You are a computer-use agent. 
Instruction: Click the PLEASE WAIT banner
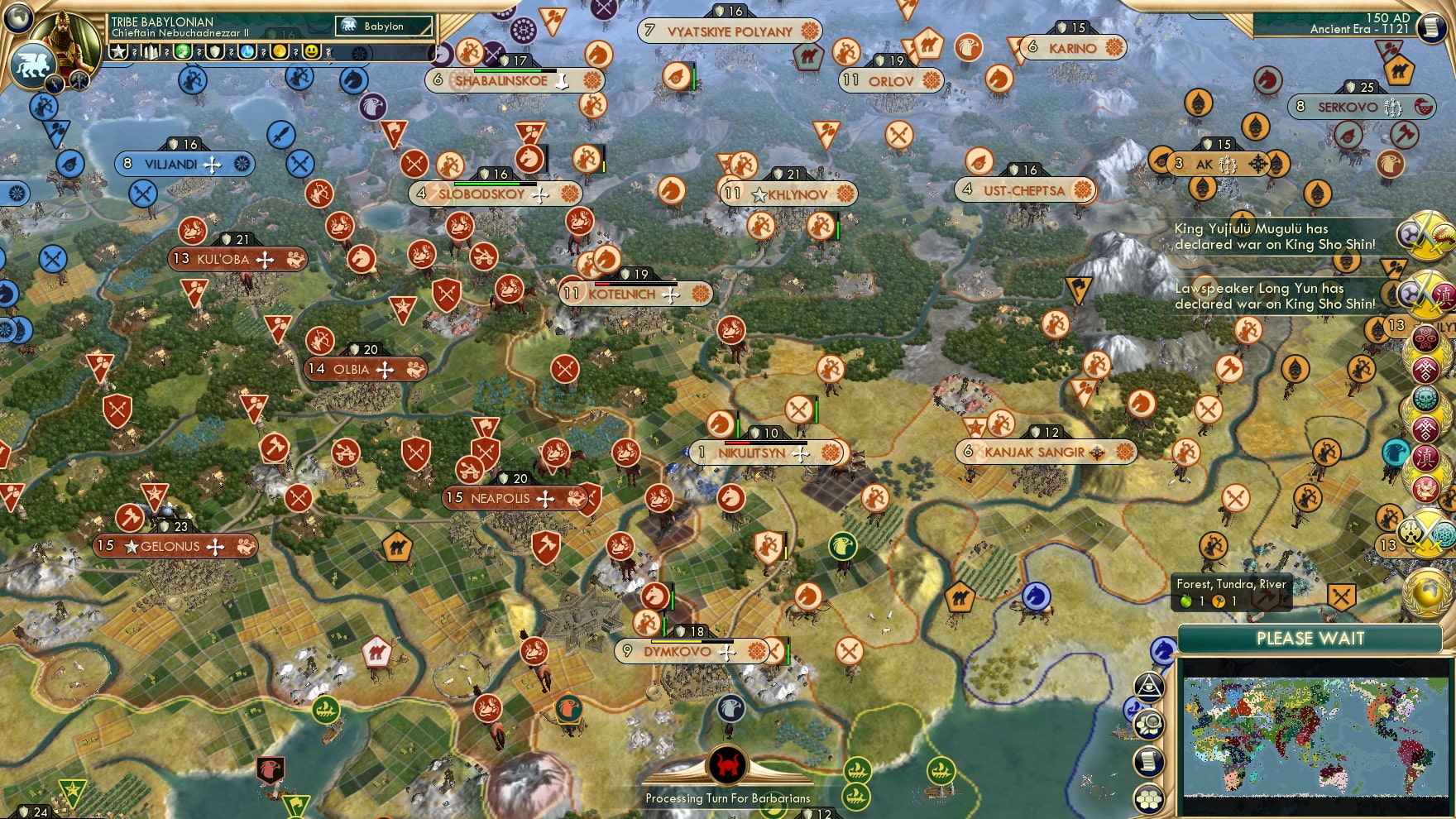click(x=1310, y=639)
